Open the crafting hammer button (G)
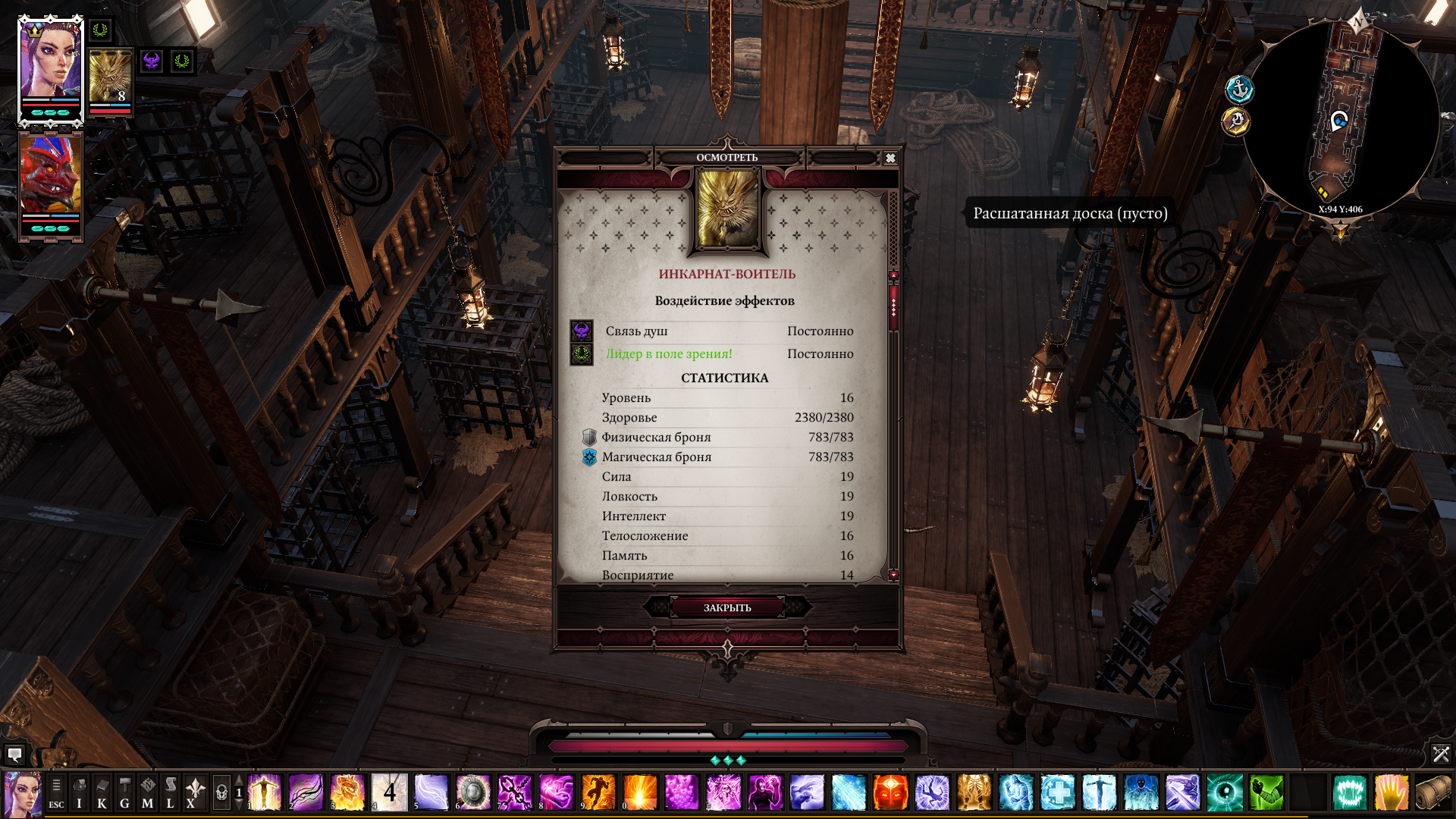 coord(124,793)
